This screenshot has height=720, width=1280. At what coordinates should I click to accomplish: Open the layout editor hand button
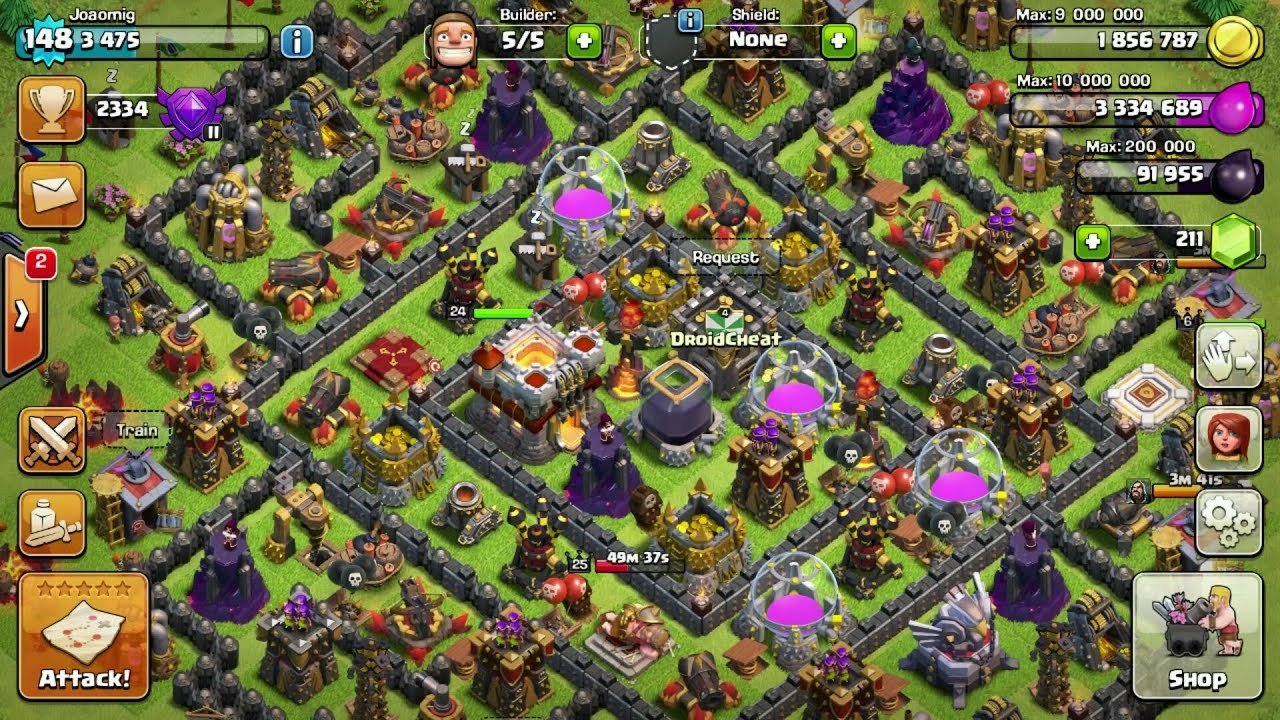tap(1229, 356)
